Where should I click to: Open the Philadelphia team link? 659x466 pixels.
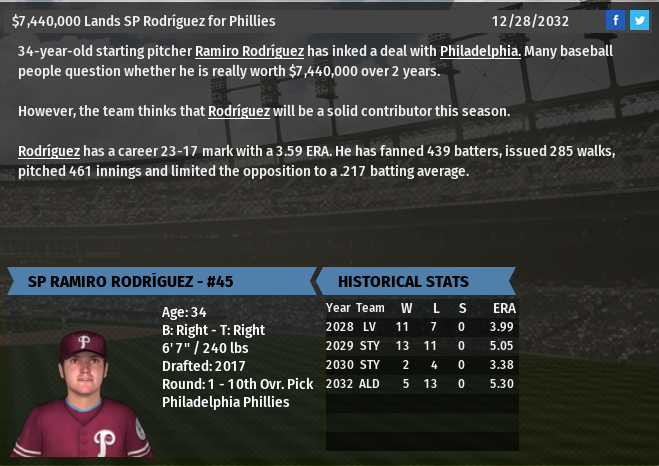coord(479,51)
